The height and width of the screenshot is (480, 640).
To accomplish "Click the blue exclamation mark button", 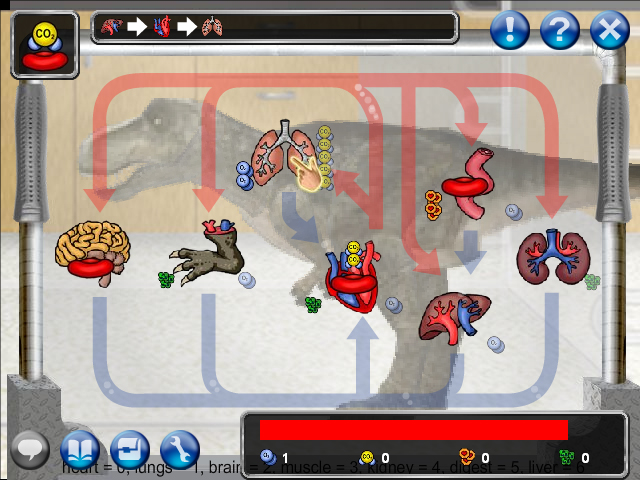I will (510, 31).
